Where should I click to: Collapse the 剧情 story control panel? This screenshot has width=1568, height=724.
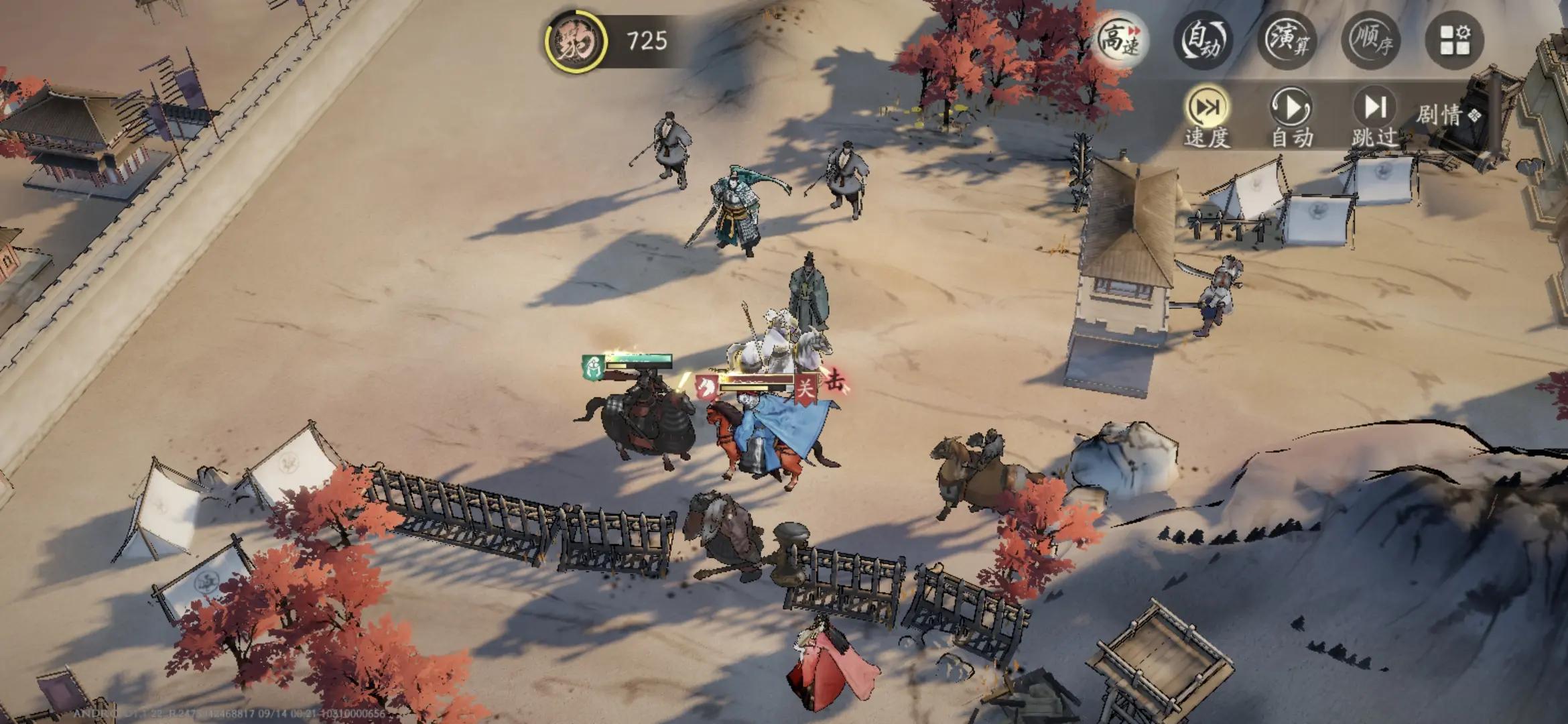[1447, 115]
